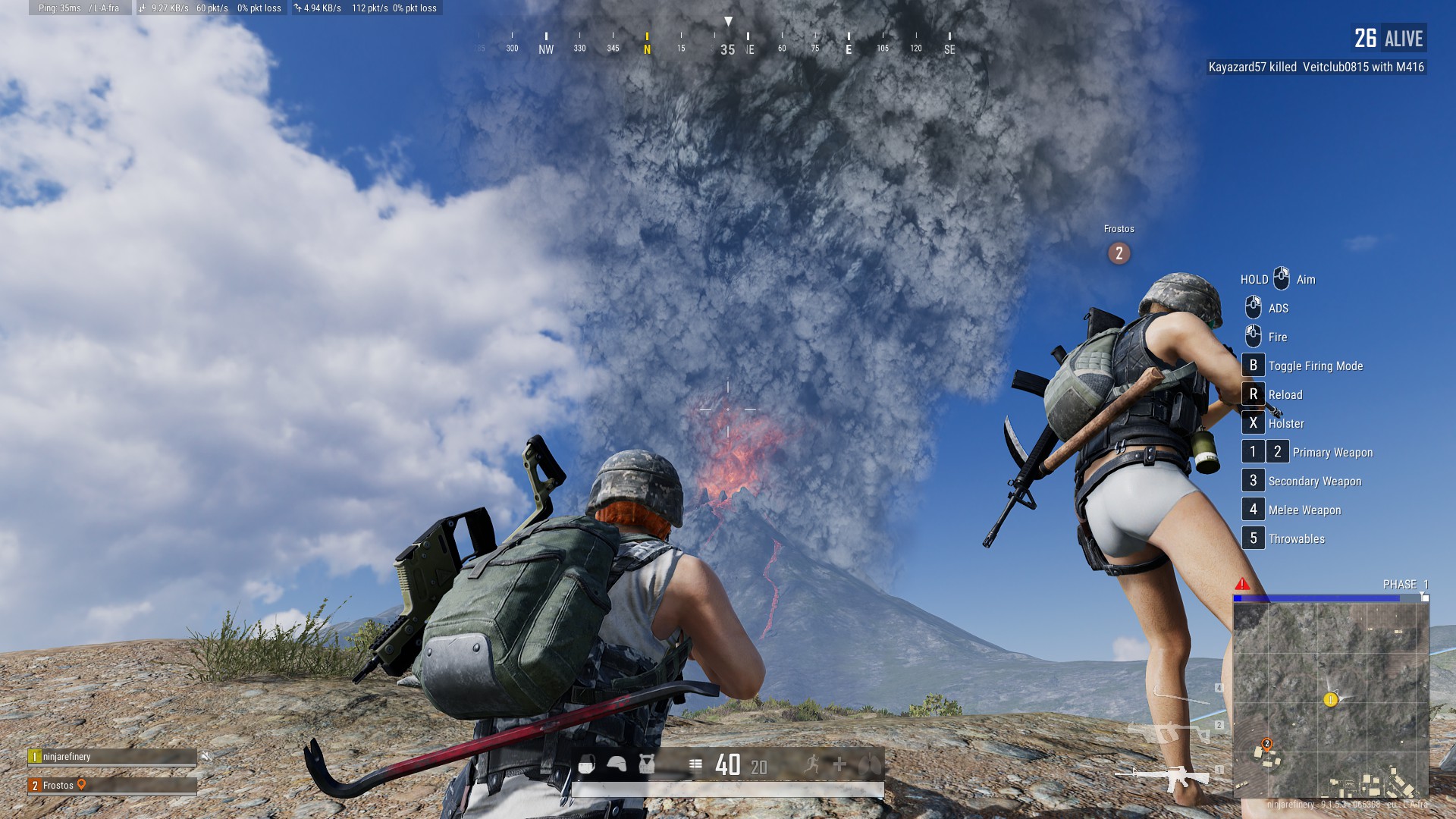Screen dimensions: 1456x819
Task: Click the backpack icon in bottom HUD
Action: point(587,765)
